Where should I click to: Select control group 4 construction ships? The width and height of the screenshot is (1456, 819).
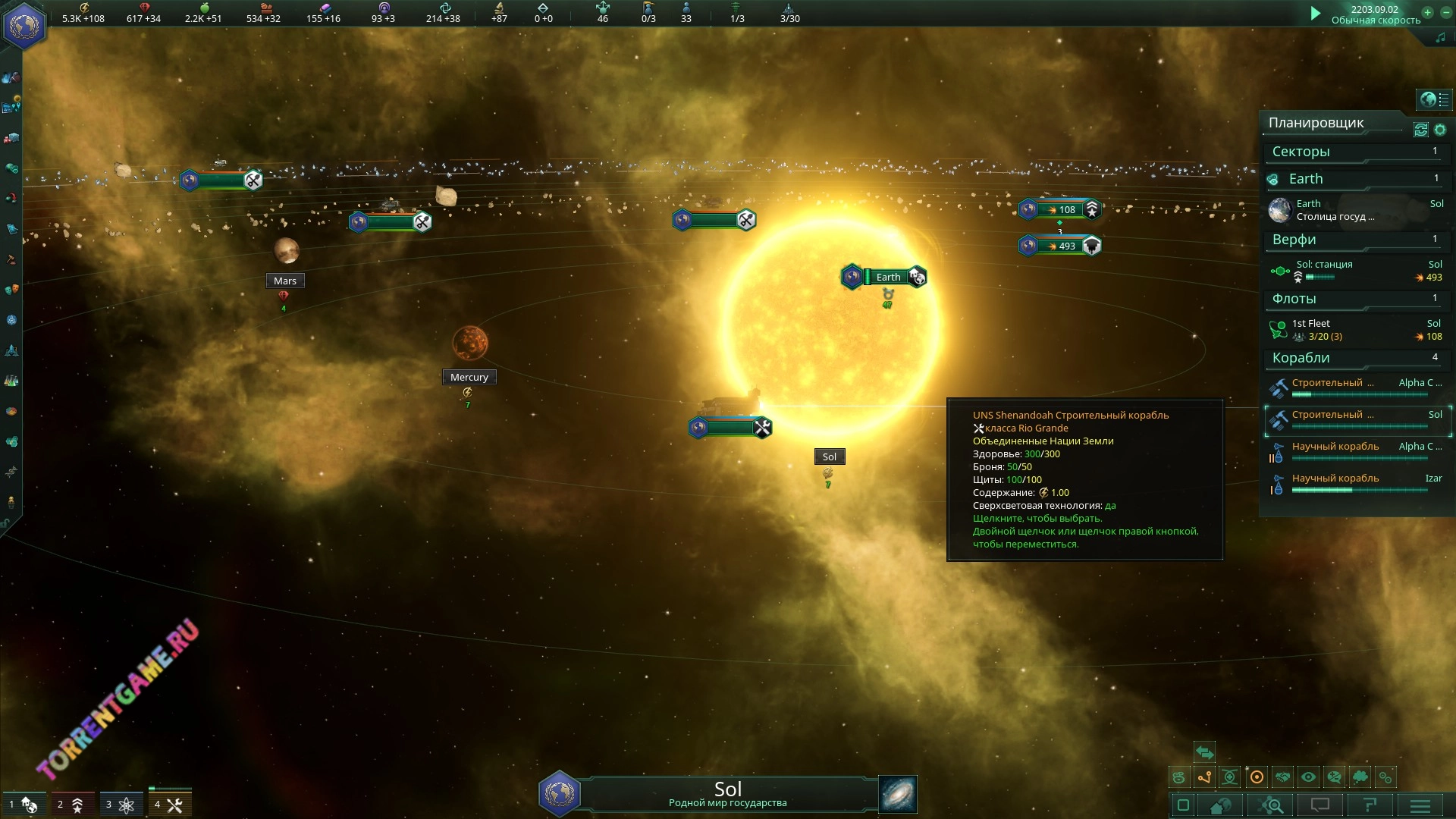coord(169,805)
